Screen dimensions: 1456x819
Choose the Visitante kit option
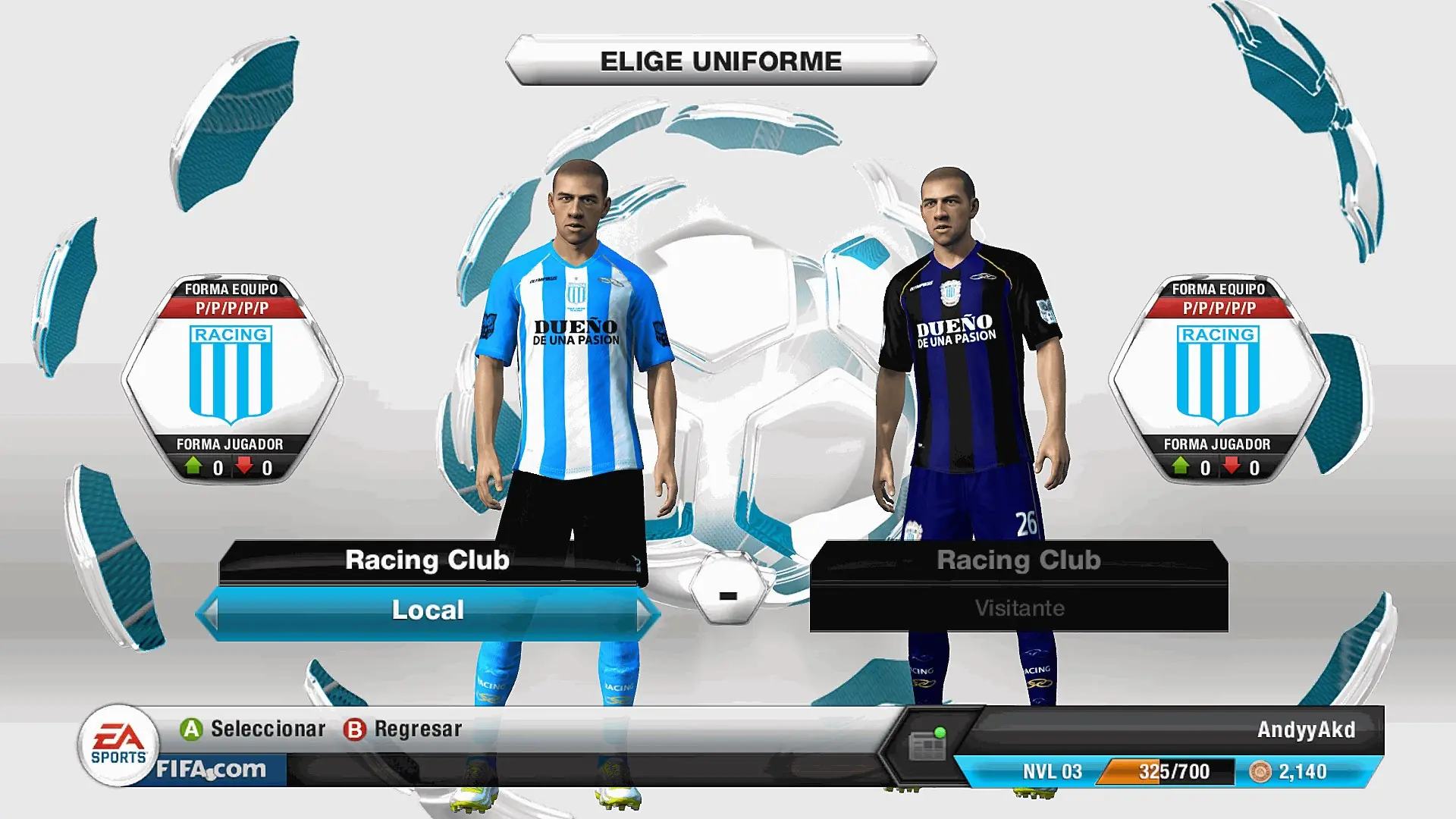1018,608
